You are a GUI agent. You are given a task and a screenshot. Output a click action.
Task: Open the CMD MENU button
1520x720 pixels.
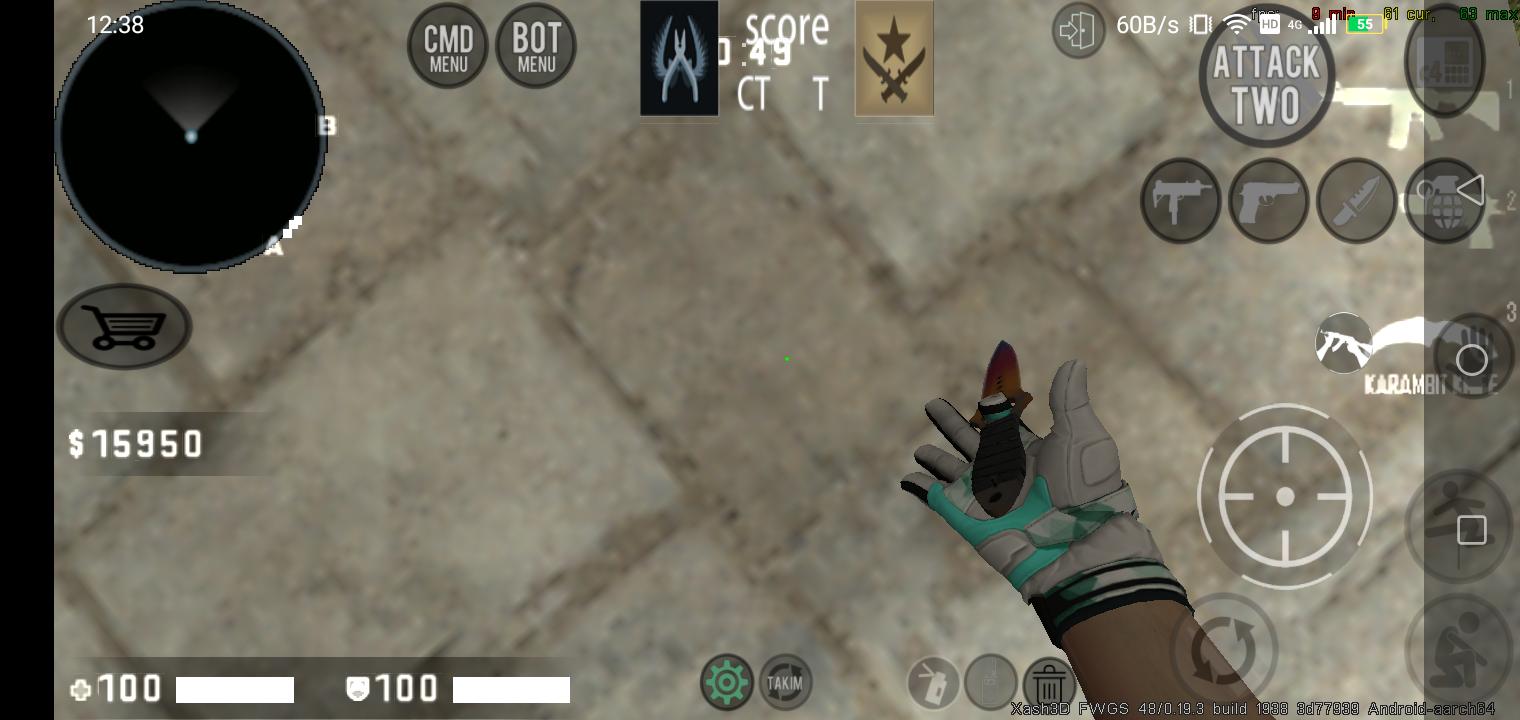pyautogui.click(x=447, y=46)
